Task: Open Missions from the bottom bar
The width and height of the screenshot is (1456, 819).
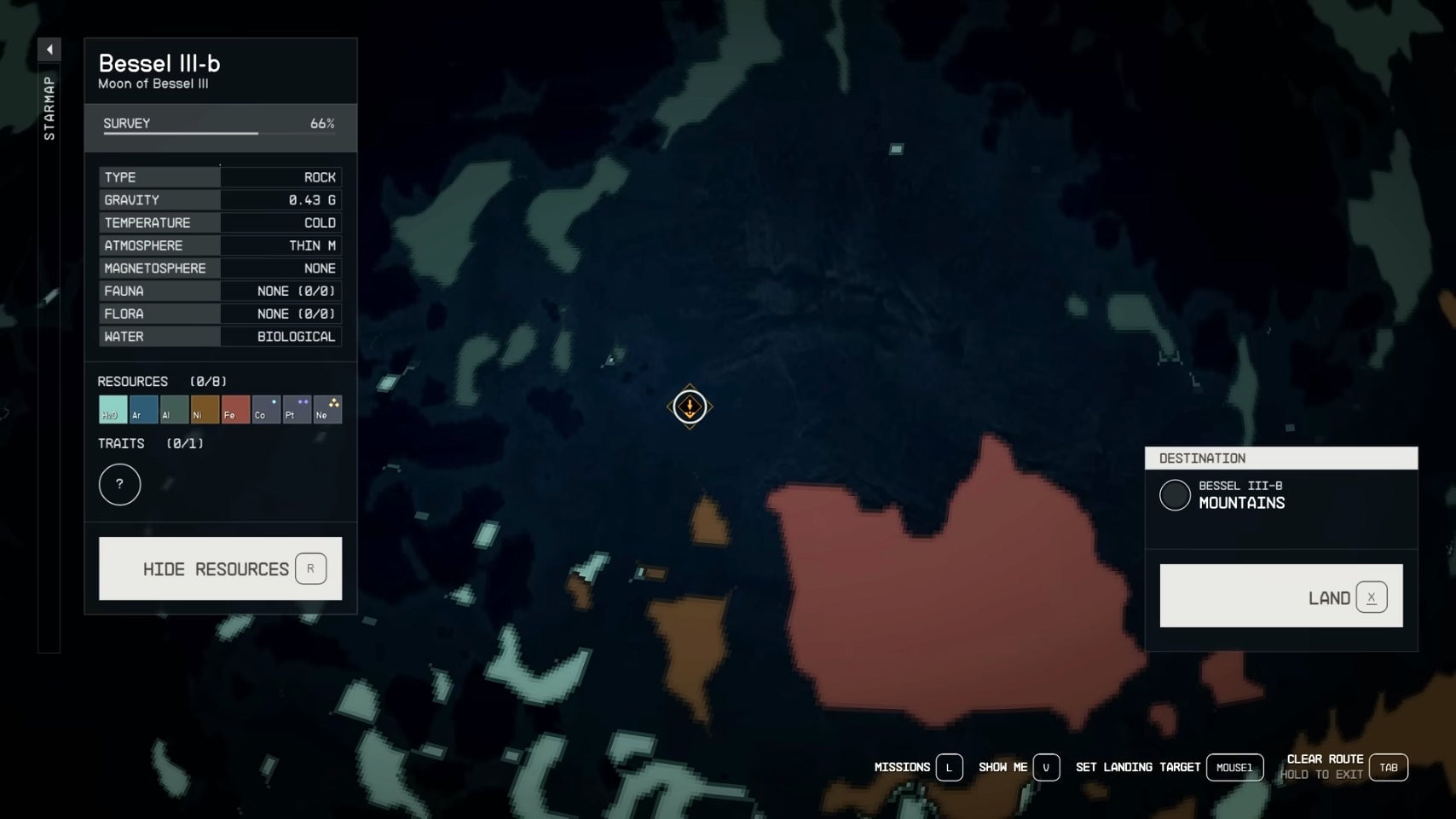Action: [917, 768]
